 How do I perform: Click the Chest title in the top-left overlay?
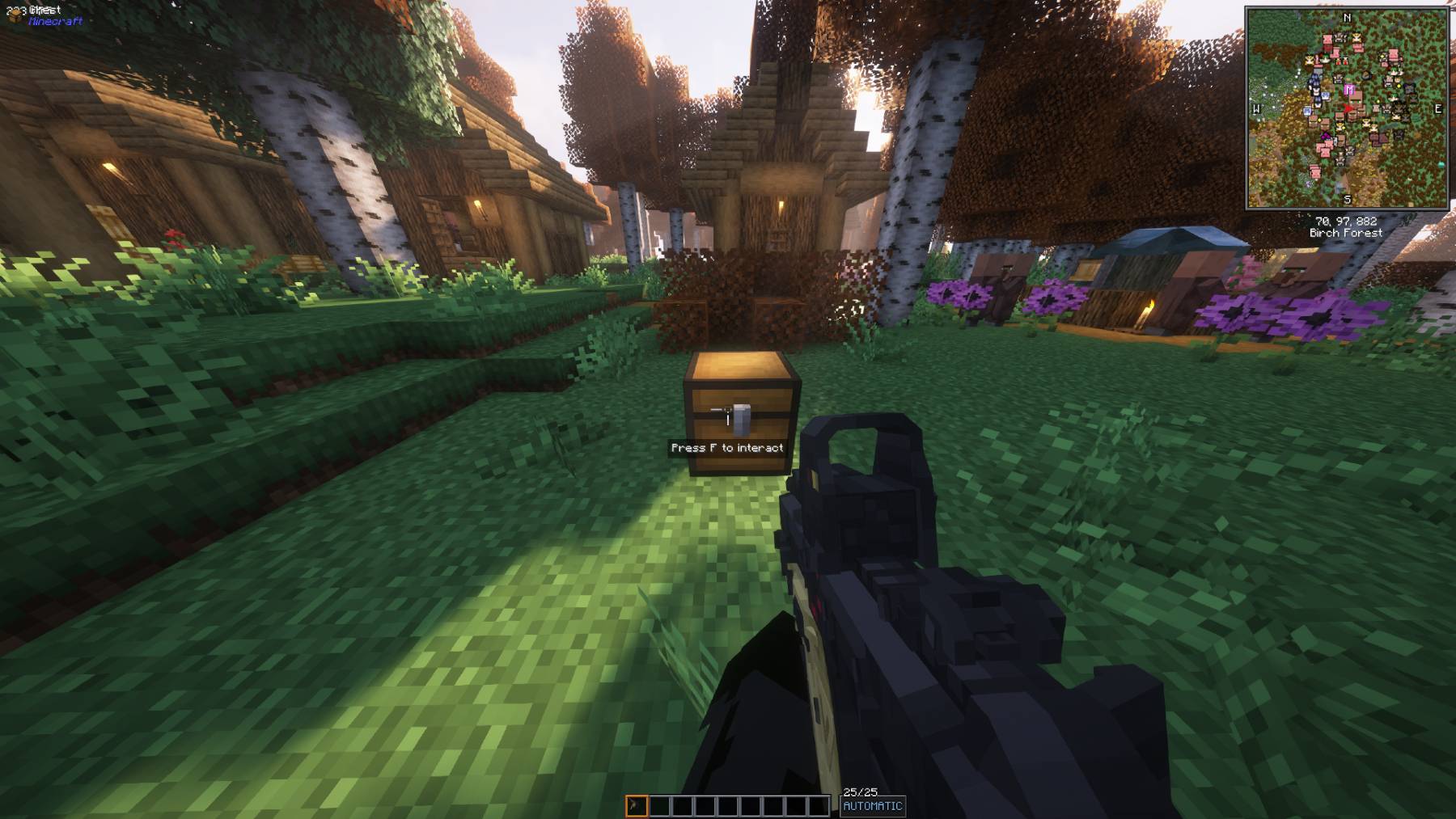[x=46, y=11]
